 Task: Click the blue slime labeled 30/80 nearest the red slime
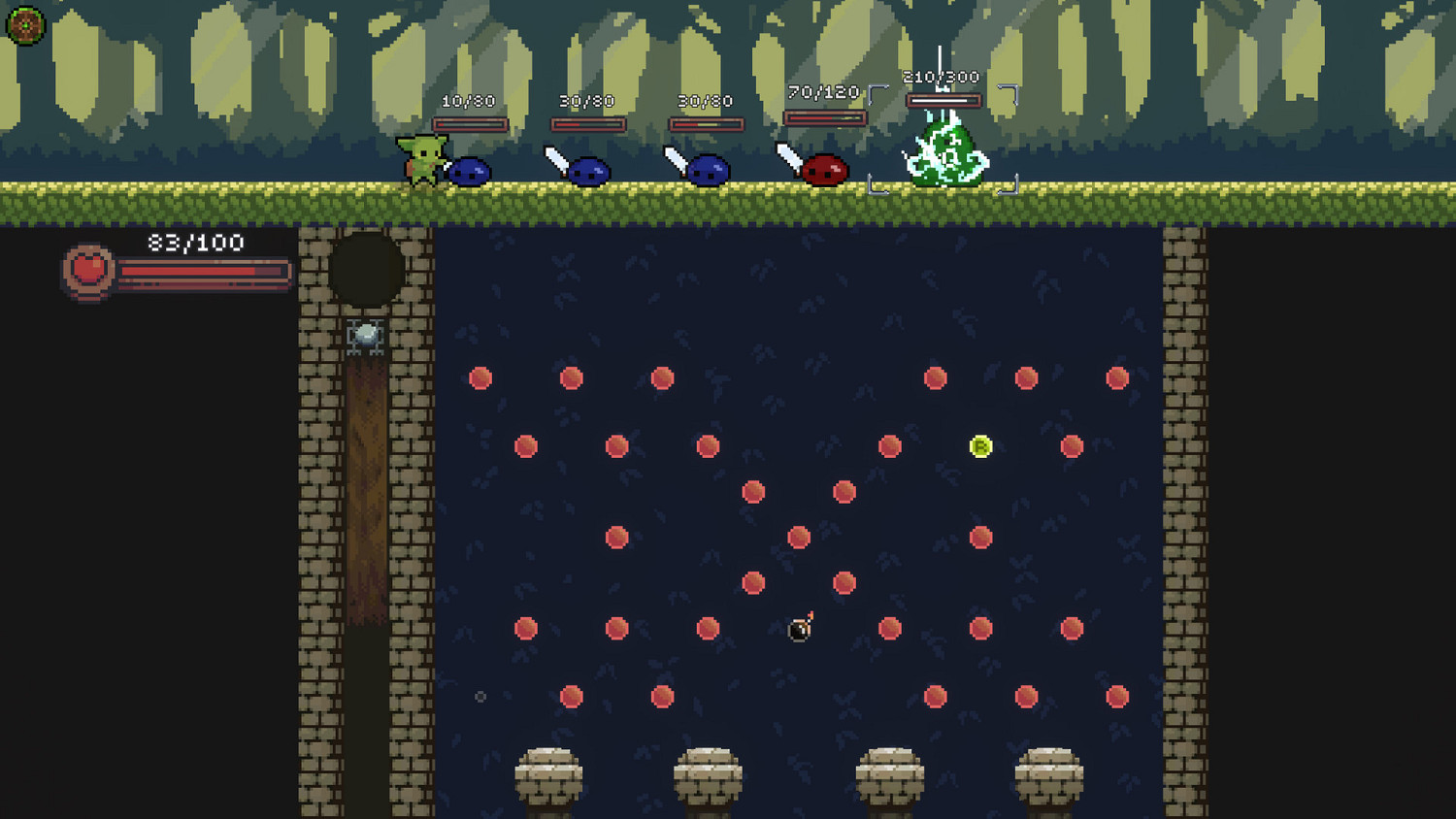pyautogui.click(x=710, y=171)
